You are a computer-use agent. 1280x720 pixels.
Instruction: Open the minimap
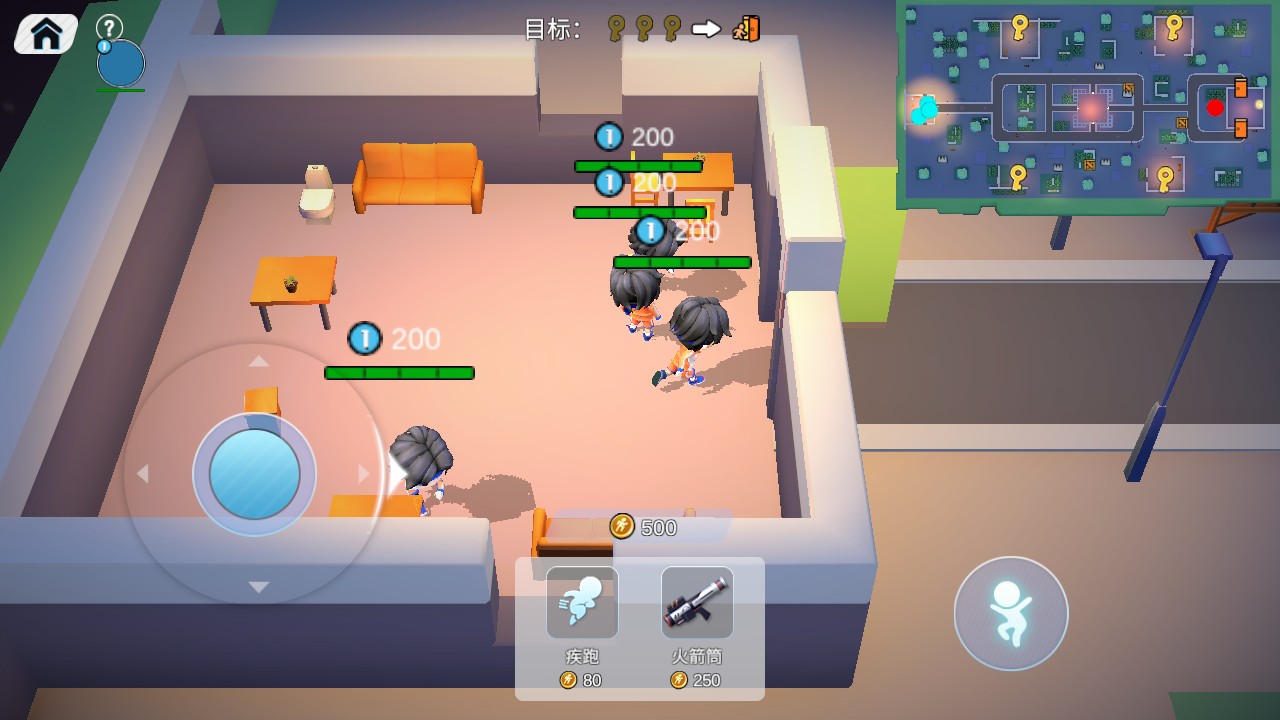[1088, 102]
